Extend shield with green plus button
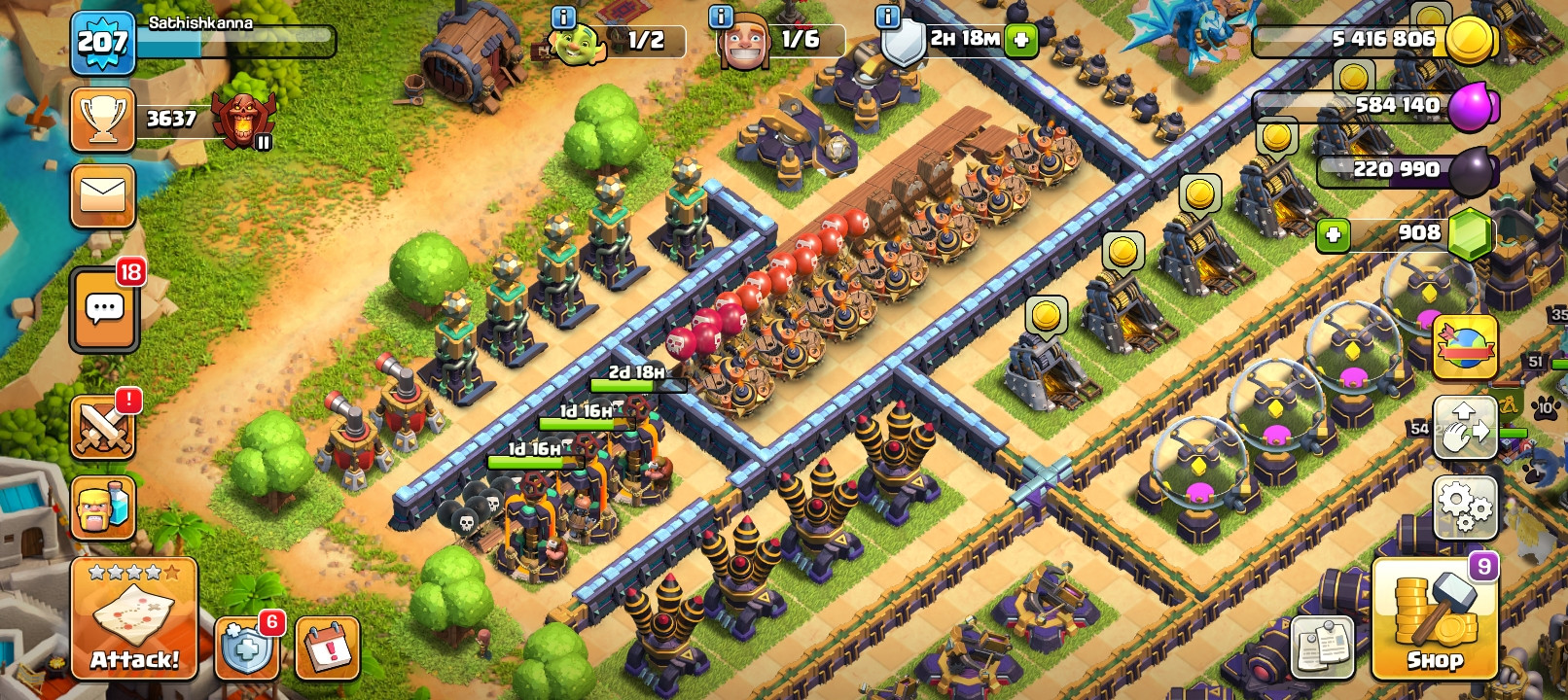The image size is (1568, 700). tap(1020, 40)
